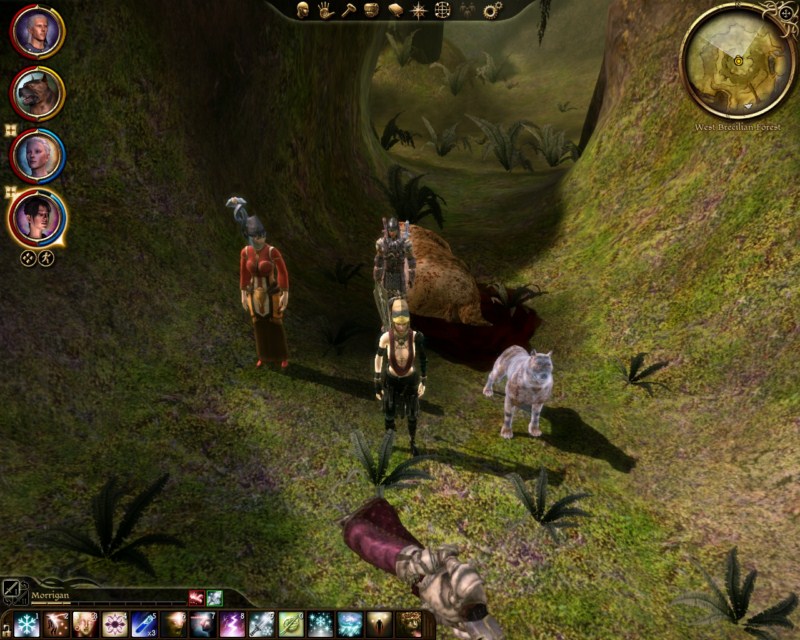The height and width of the screenshot is (640, 800).
Task: Open the character record helmet icon
Action: 302,10
